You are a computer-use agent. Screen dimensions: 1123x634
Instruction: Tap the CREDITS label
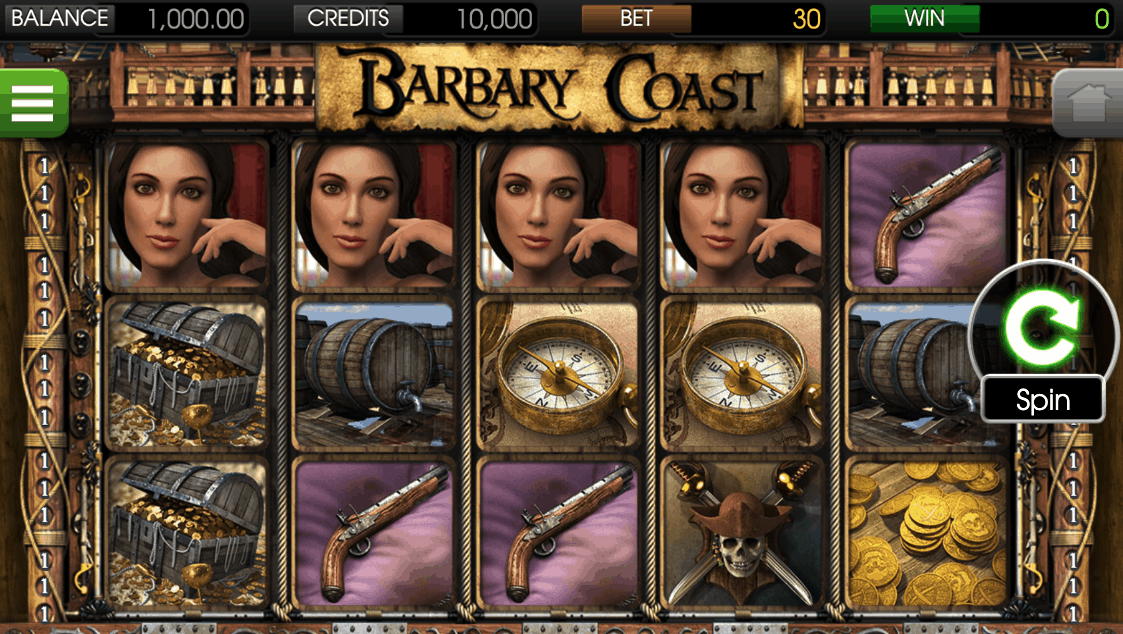348,18
